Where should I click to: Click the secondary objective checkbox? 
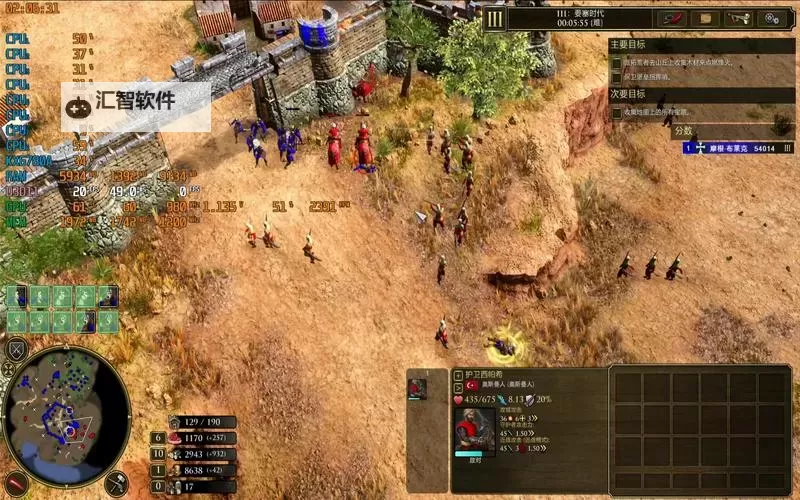pos(617,112)
